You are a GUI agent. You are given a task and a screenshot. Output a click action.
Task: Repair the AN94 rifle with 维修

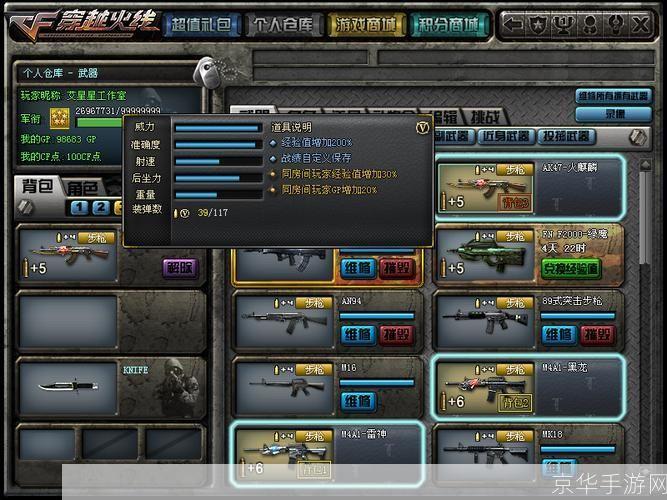(357, 334)
